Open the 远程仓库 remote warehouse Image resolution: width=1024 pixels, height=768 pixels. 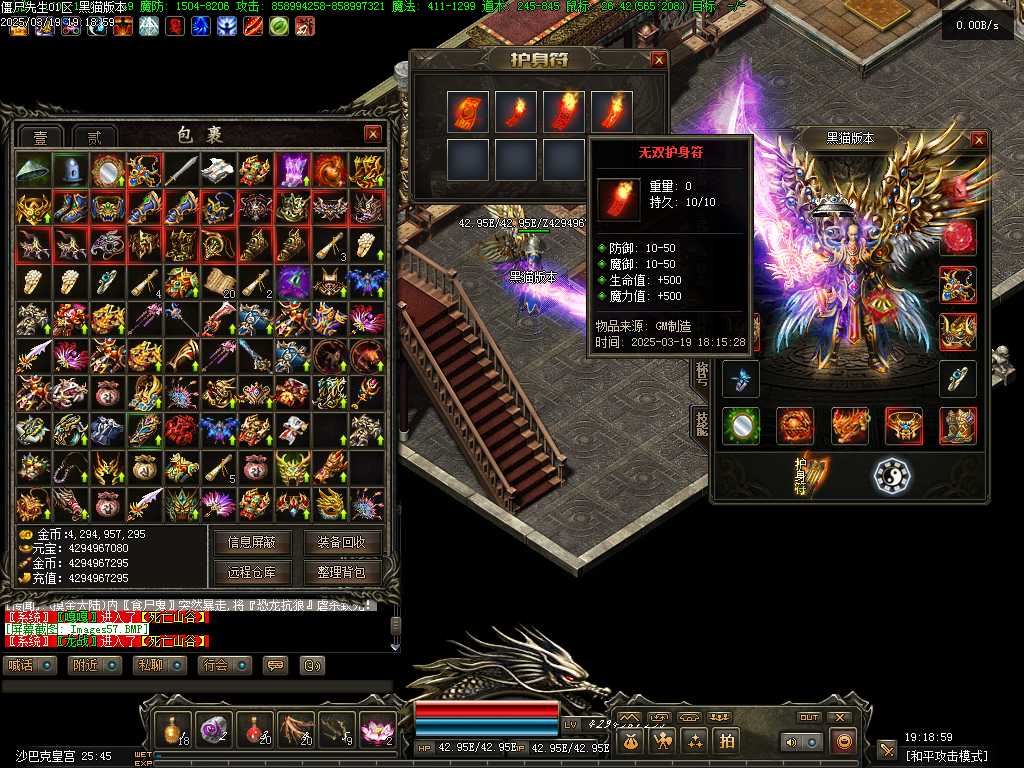click(252, 573)
